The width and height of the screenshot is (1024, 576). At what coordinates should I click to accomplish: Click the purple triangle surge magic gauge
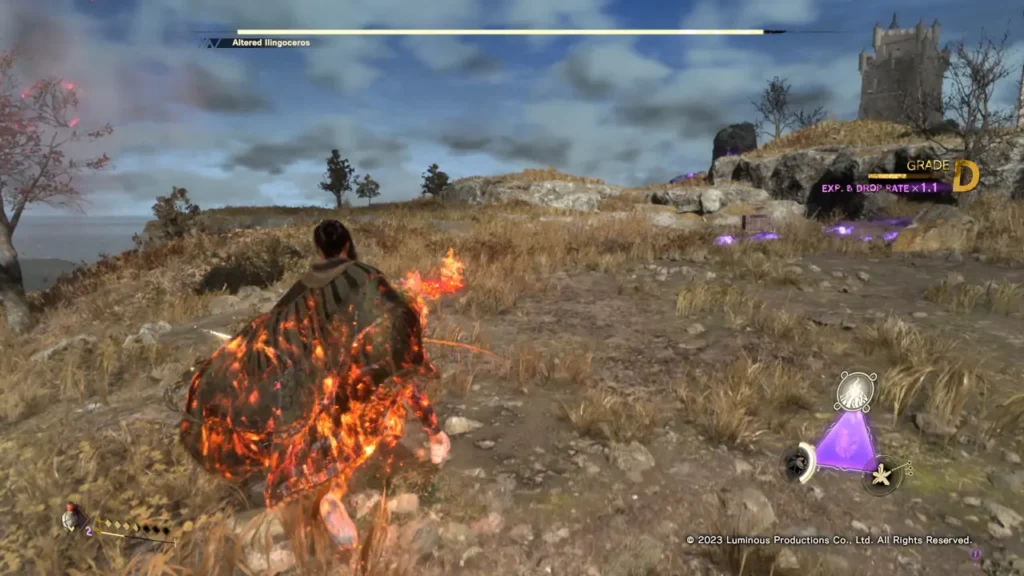845,442
